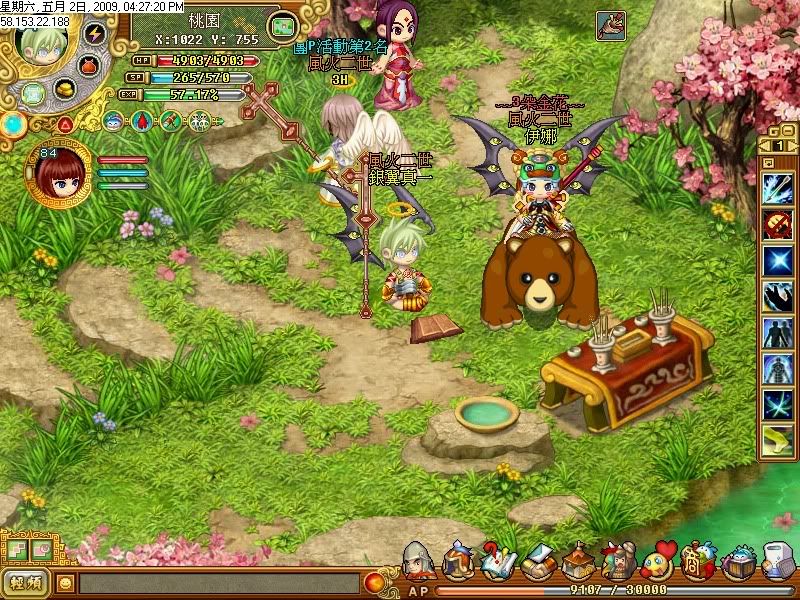The height and width of the screenshot is (600, 800).
Task: Activate the dark hand skill
Action: point(777,295)
